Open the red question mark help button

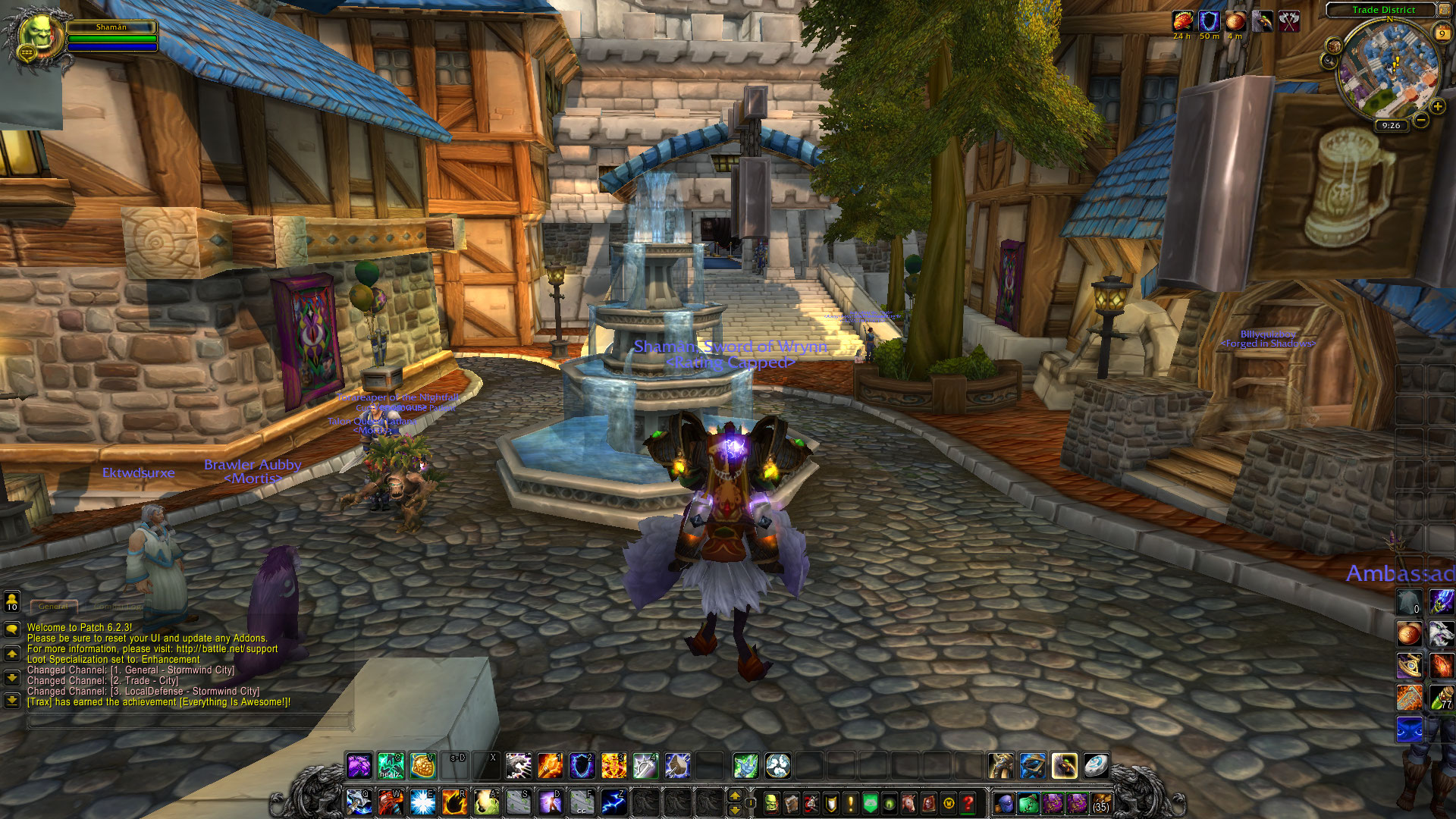[x=968, y=802]
